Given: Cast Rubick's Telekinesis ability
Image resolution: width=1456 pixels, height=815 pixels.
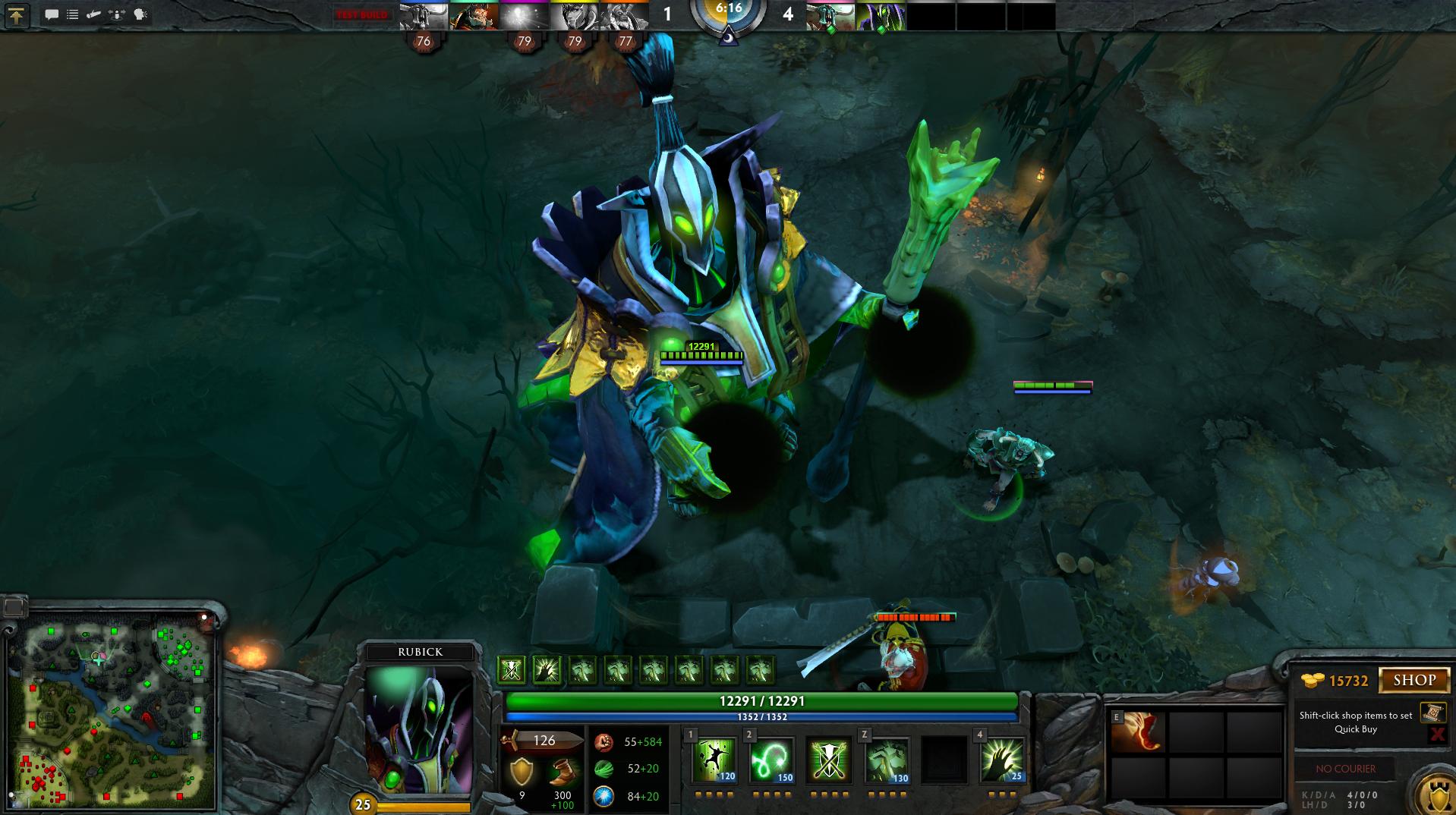Looking at the screenshot, I should (x=714, y=760).
